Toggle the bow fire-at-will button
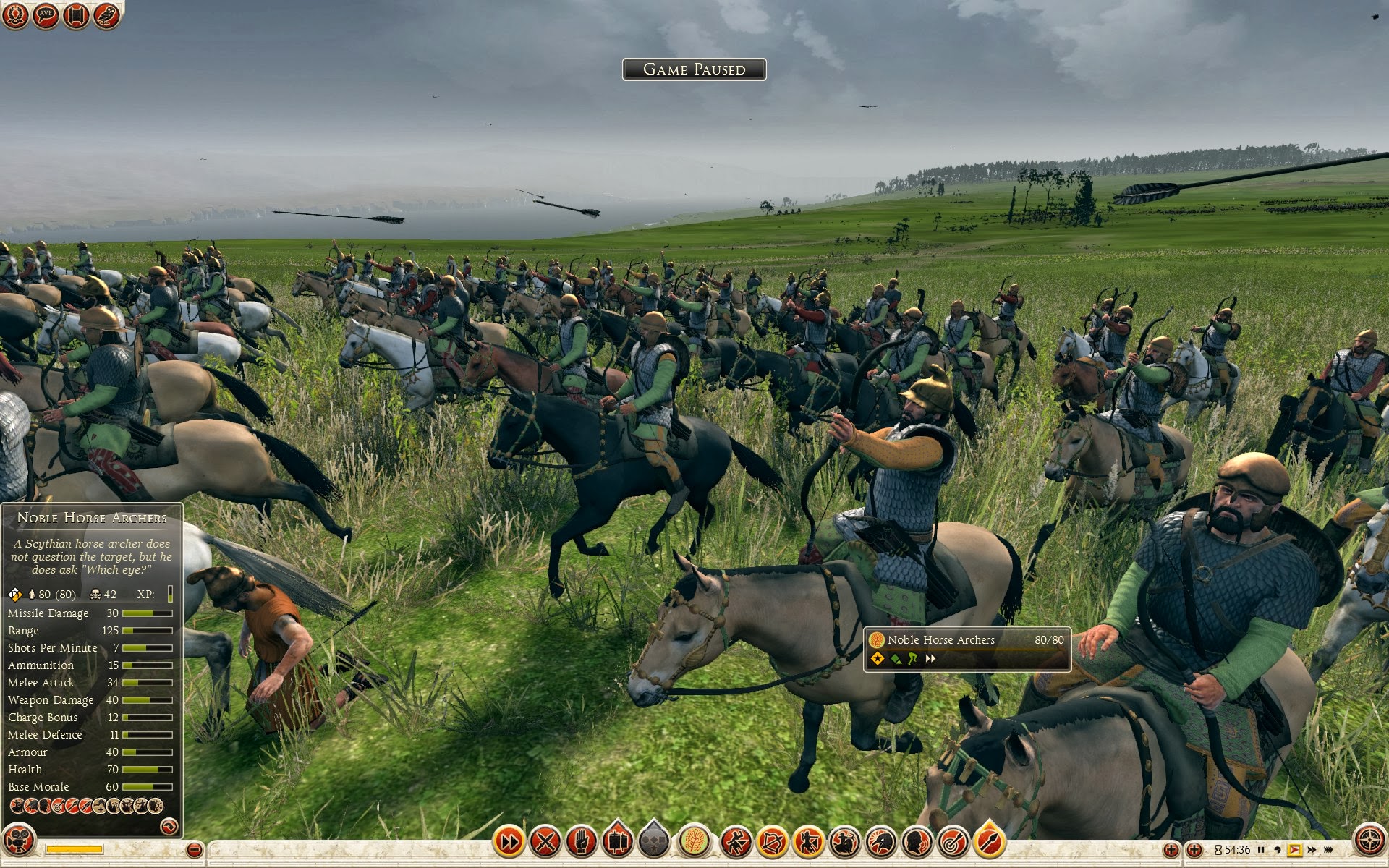This screenshot has width=1389, height=868. pyautogui.click(x=772, y=841)
